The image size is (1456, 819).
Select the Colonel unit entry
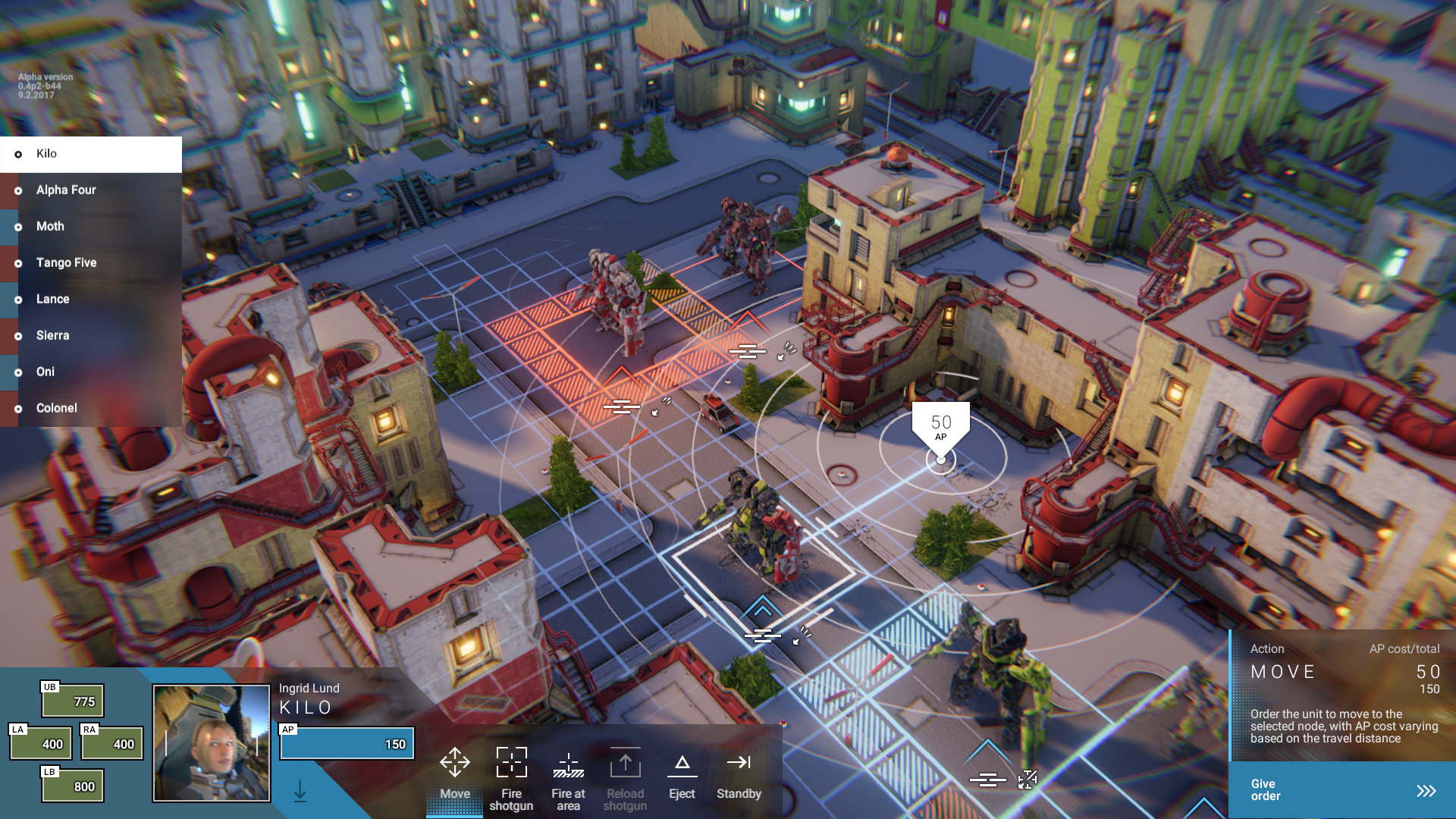pyautogui.click(x=91, y=409)
